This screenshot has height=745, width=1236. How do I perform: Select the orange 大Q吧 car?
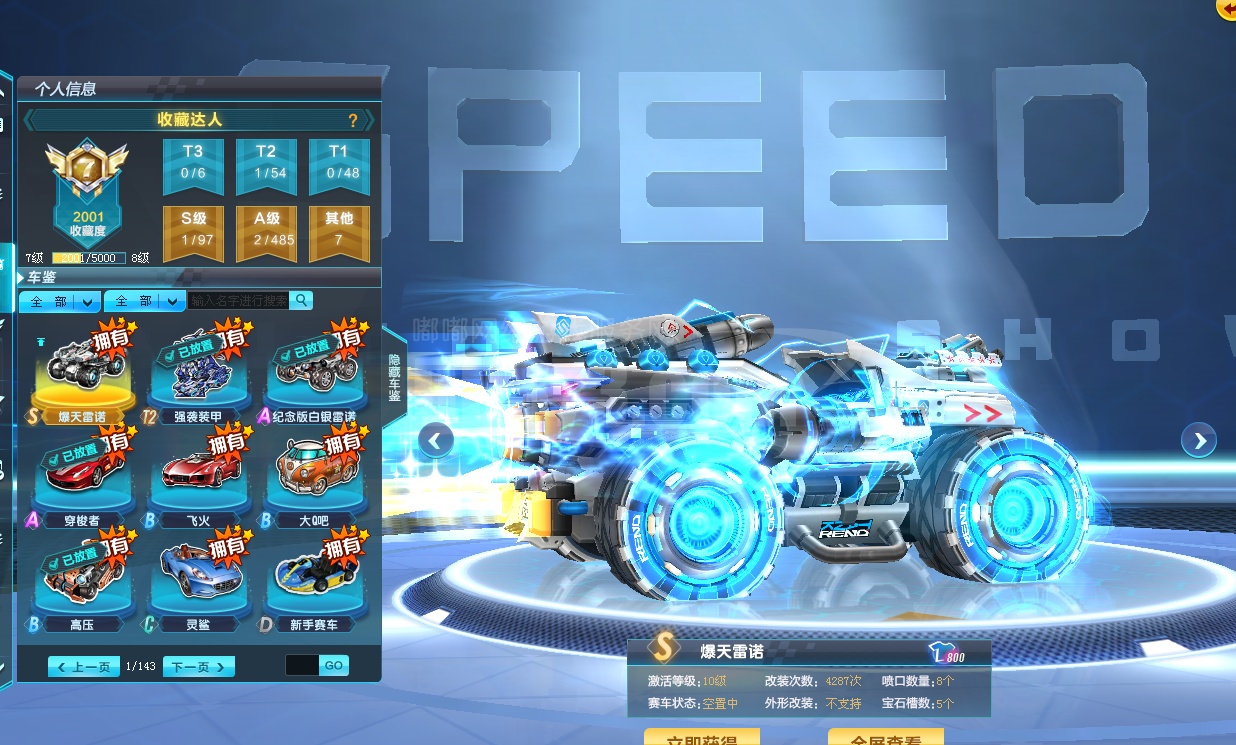(314, 476)
